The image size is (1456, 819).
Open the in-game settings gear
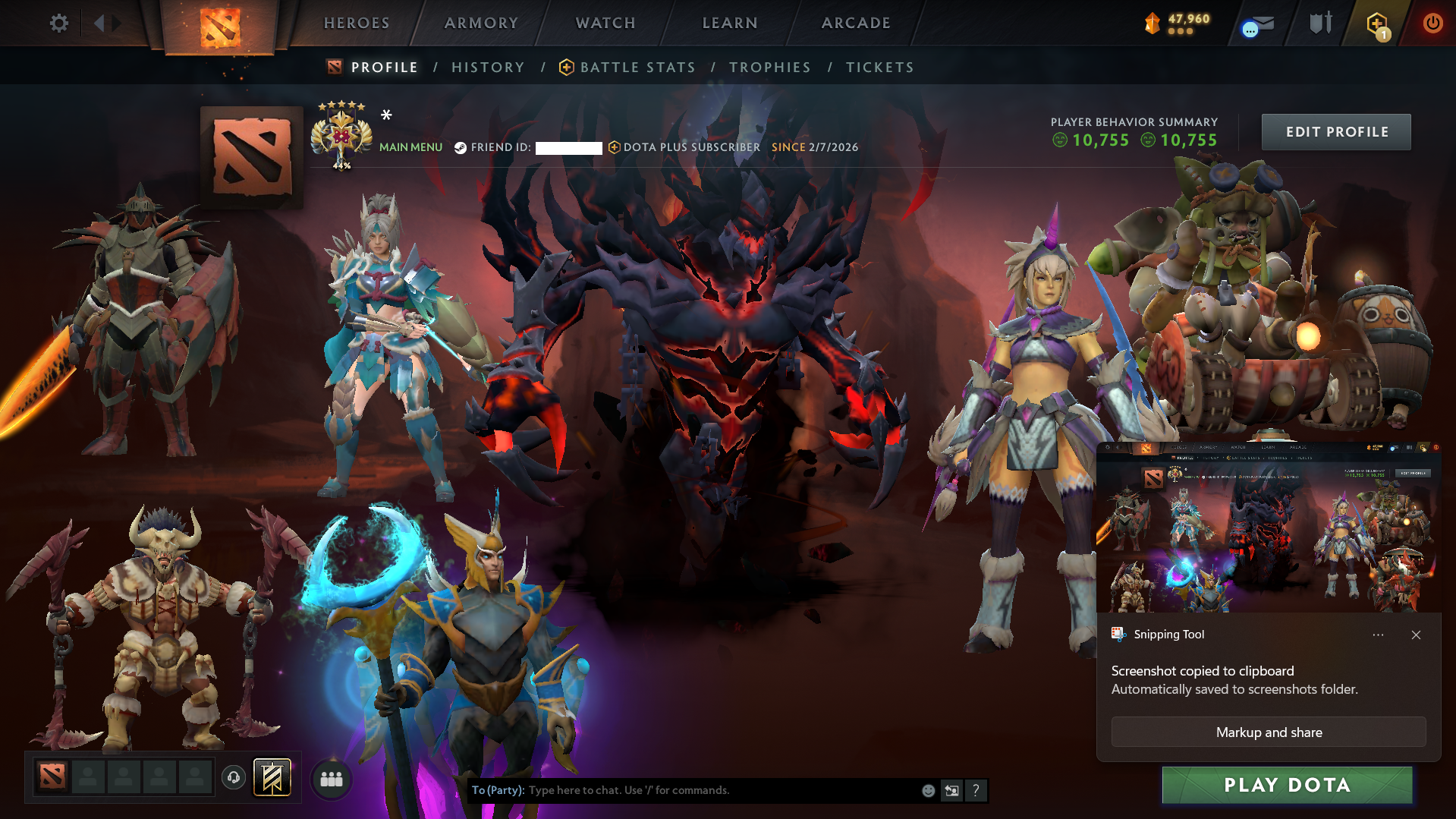pos(59,23)
